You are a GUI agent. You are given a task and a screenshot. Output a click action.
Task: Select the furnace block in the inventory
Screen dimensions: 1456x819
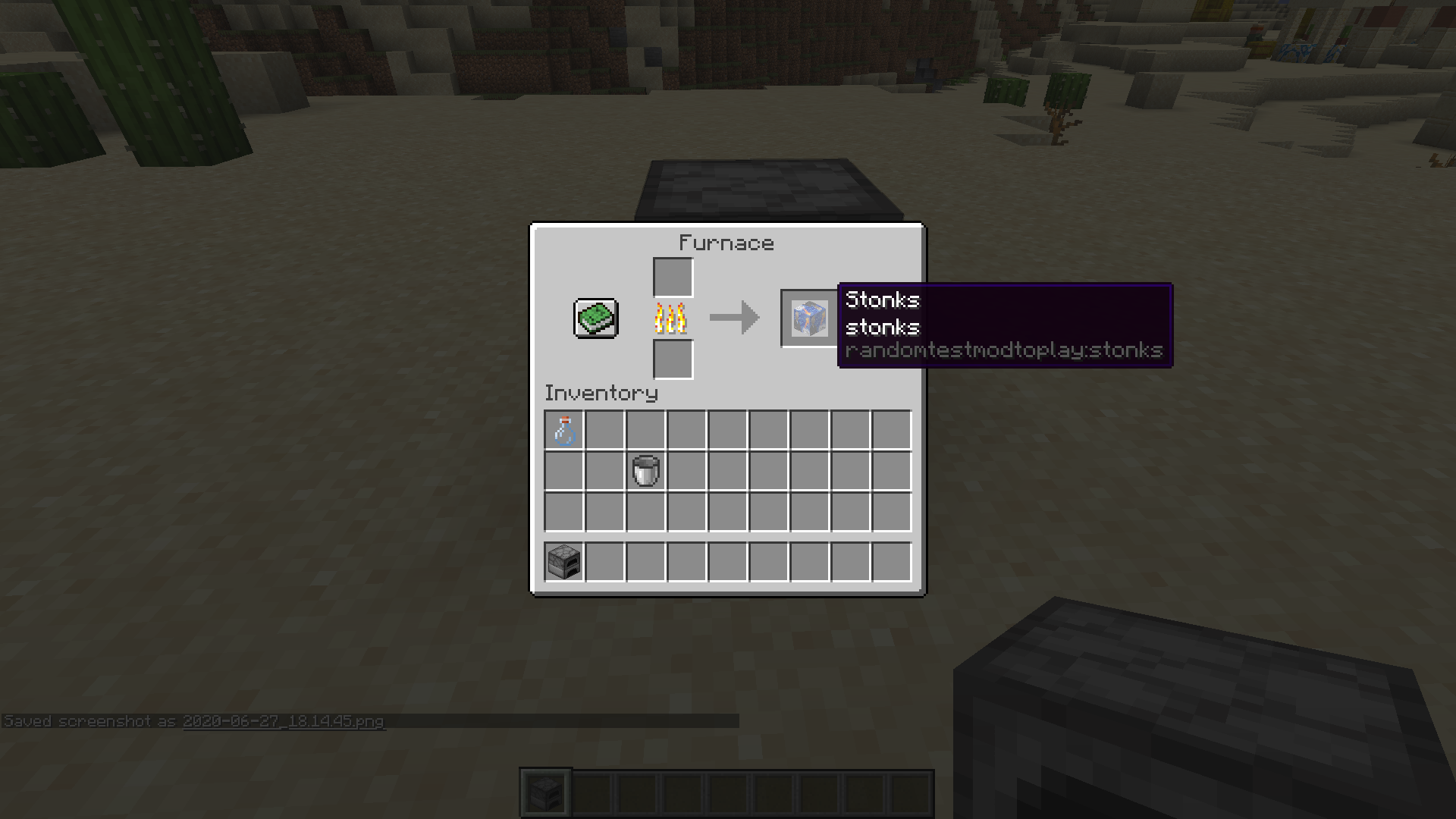pos(562,561)
